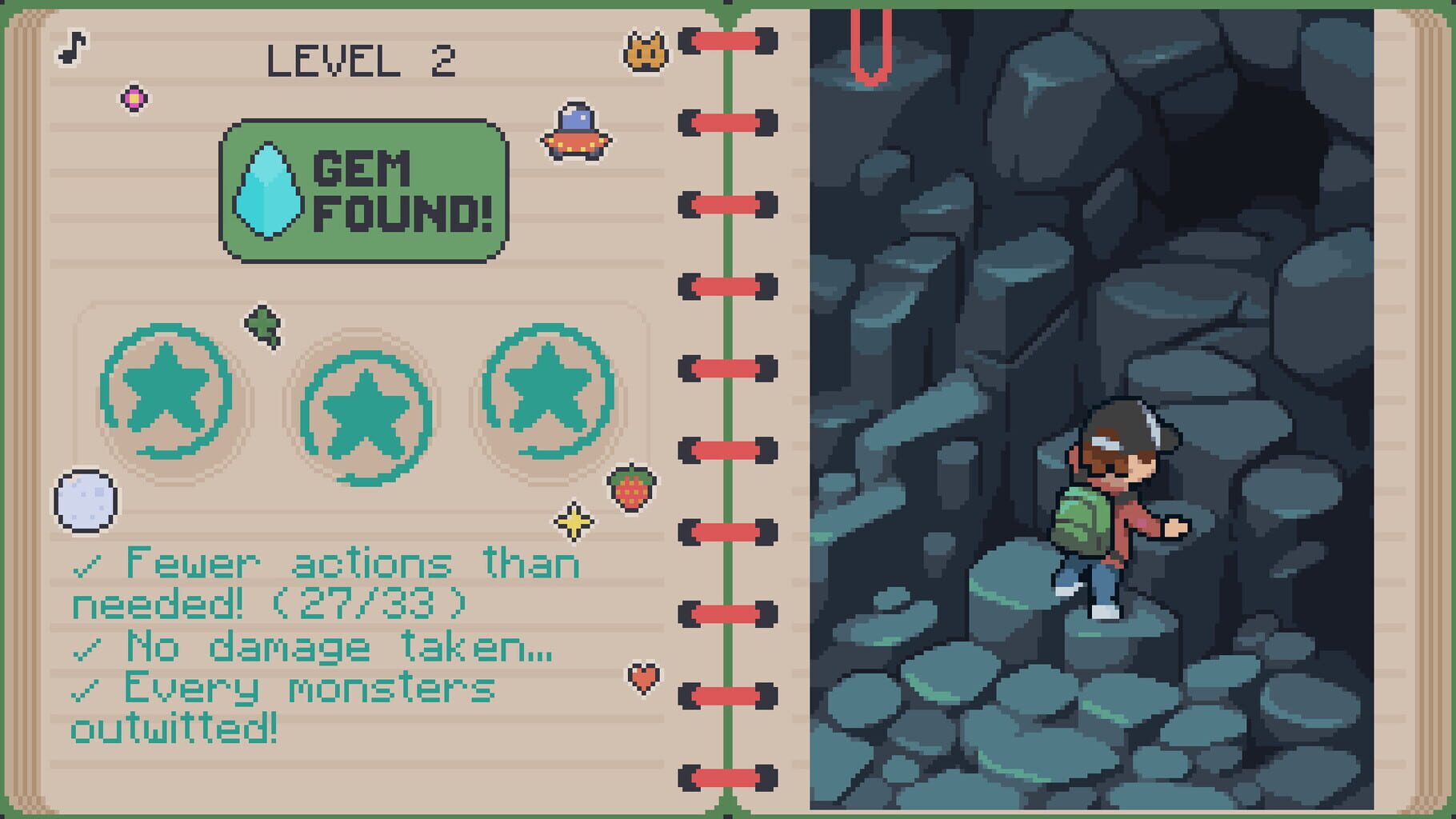Select the UFO spaceship icon

(575, 128)
